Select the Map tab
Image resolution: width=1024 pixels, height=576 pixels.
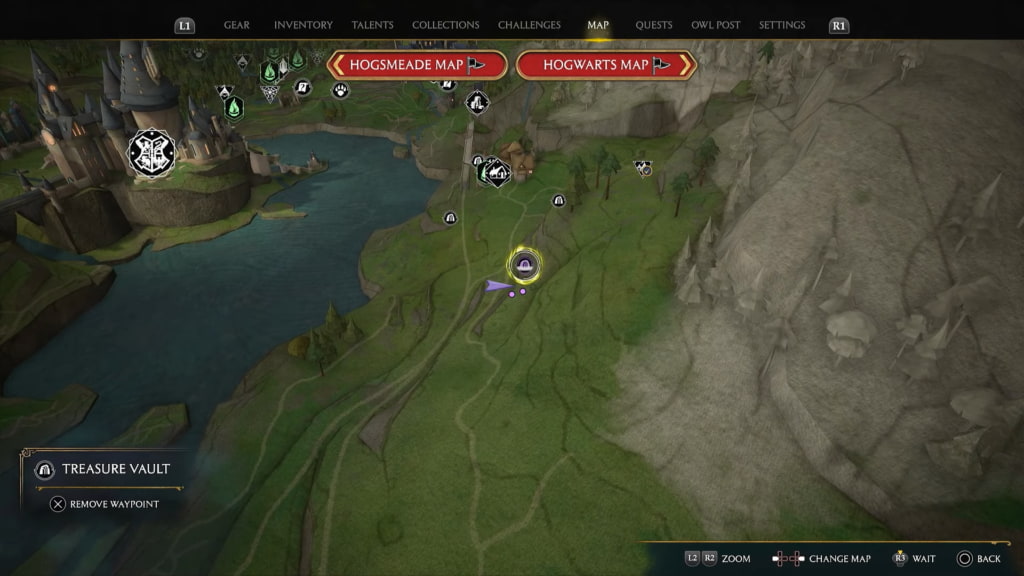click(x=598, y=25)
